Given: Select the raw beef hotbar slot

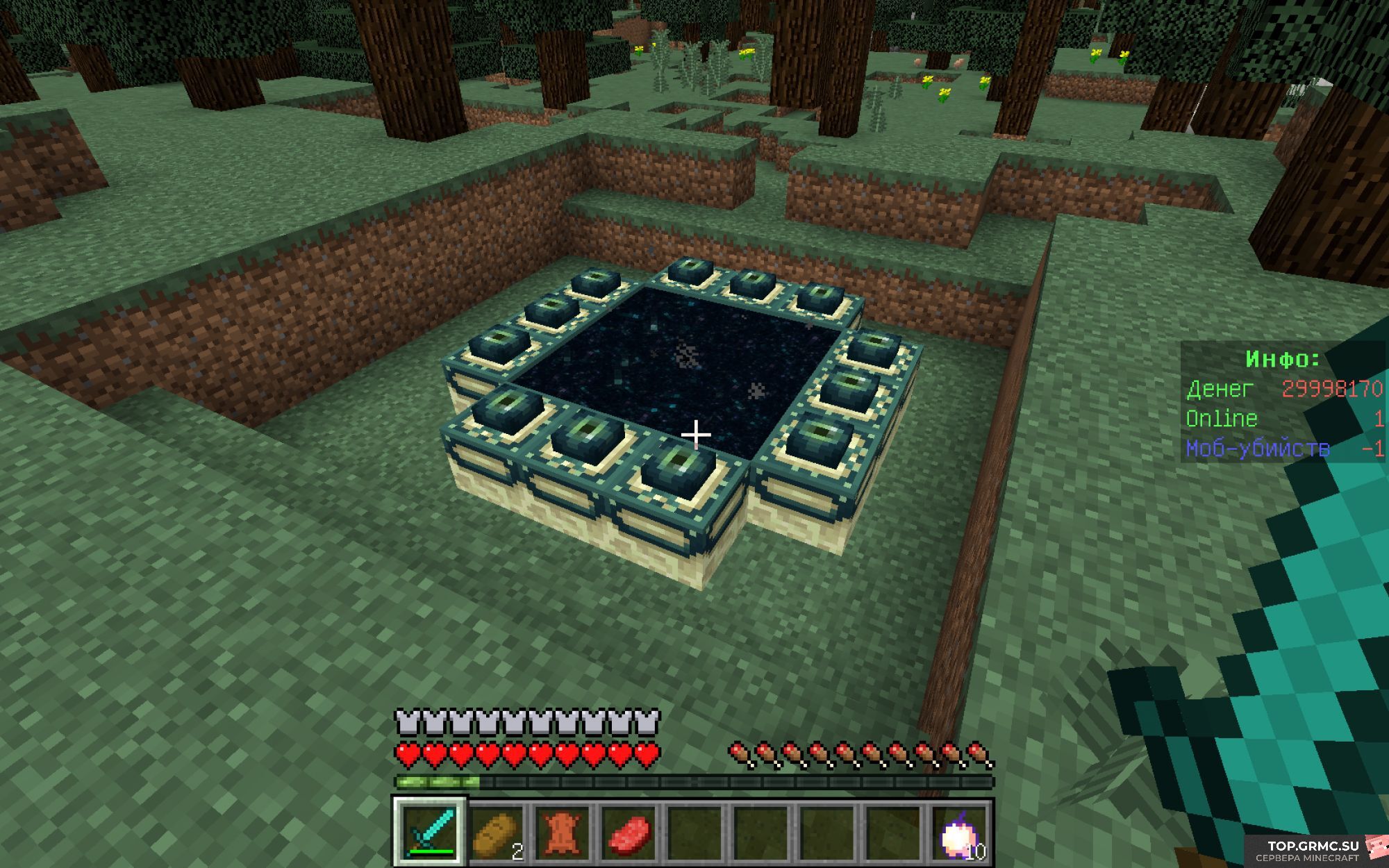Looking at the screenshot, I should click(629, 832).
